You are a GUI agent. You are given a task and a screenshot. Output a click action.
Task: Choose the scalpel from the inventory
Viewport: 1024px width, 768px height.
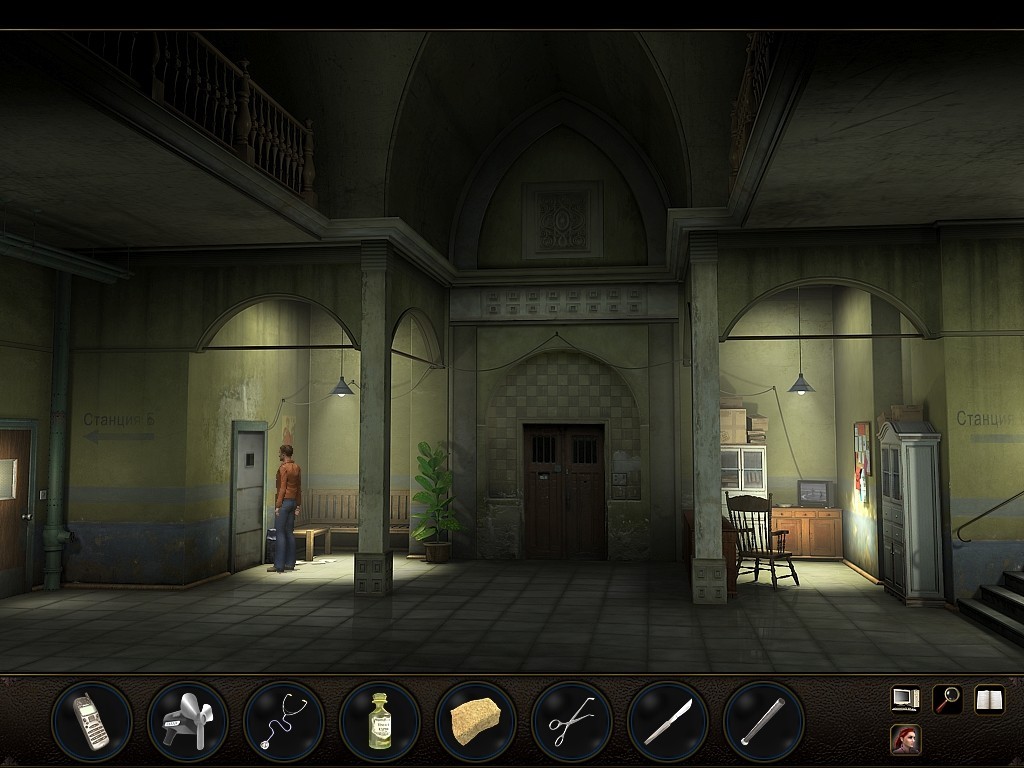pyautogui.click(x=667, y=721)
